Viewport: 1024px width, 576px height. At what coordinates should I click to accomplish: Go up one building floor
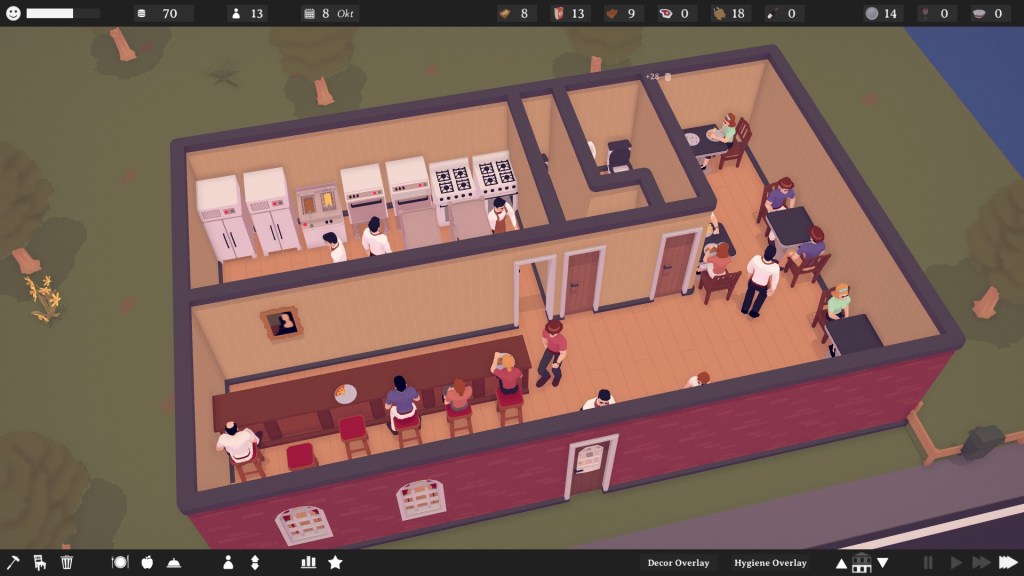click(x=841, y=563)
